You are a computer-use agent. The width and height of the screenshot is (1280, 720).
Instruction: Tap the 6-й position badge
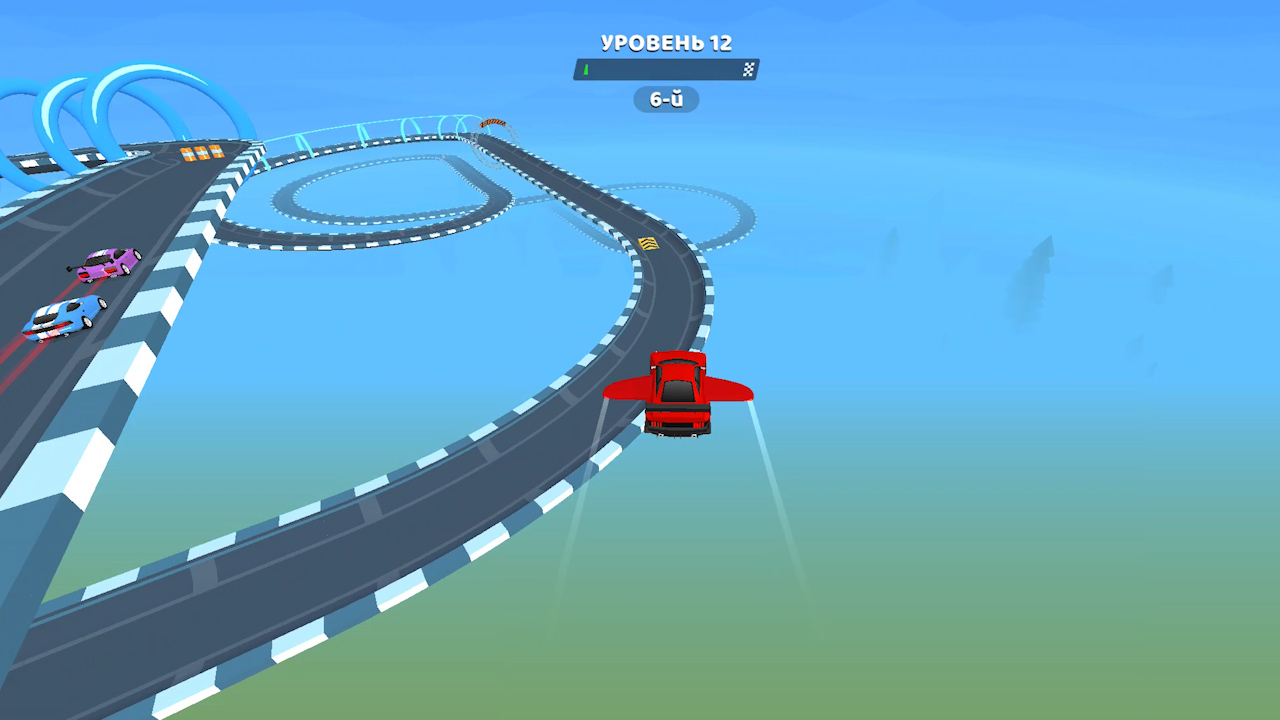pos(666,99)
